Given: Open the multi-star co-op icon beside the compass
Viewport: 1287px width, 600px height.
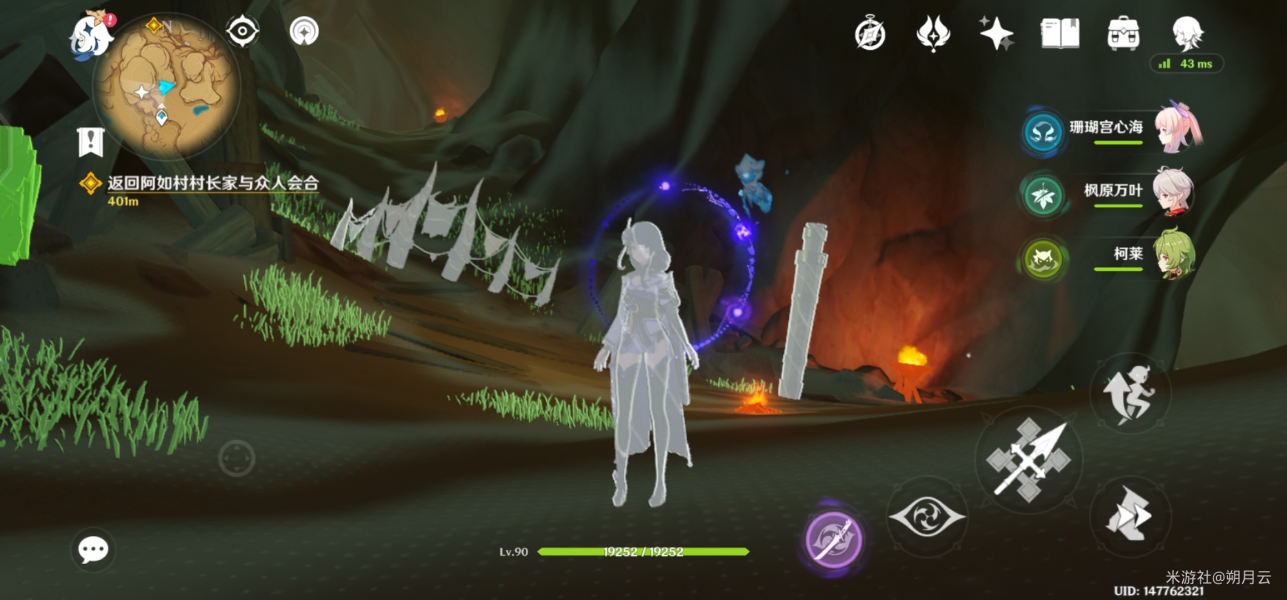Looking at the screenshot, I should (x=933, y=34).
